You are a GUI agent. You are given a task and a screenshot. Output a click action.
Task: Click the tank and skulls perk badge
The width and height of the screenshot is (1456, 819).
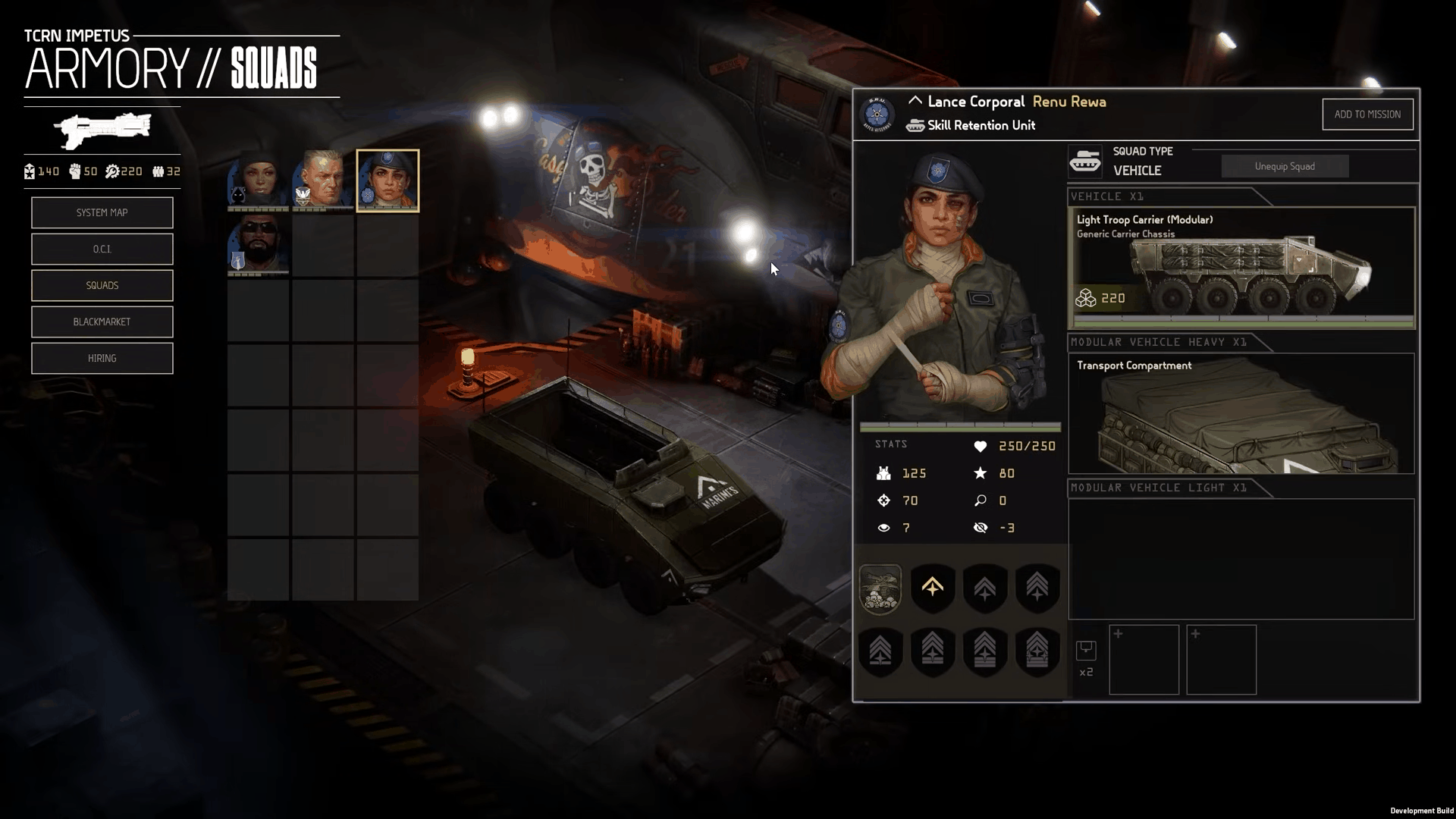(x=880, y=588)
